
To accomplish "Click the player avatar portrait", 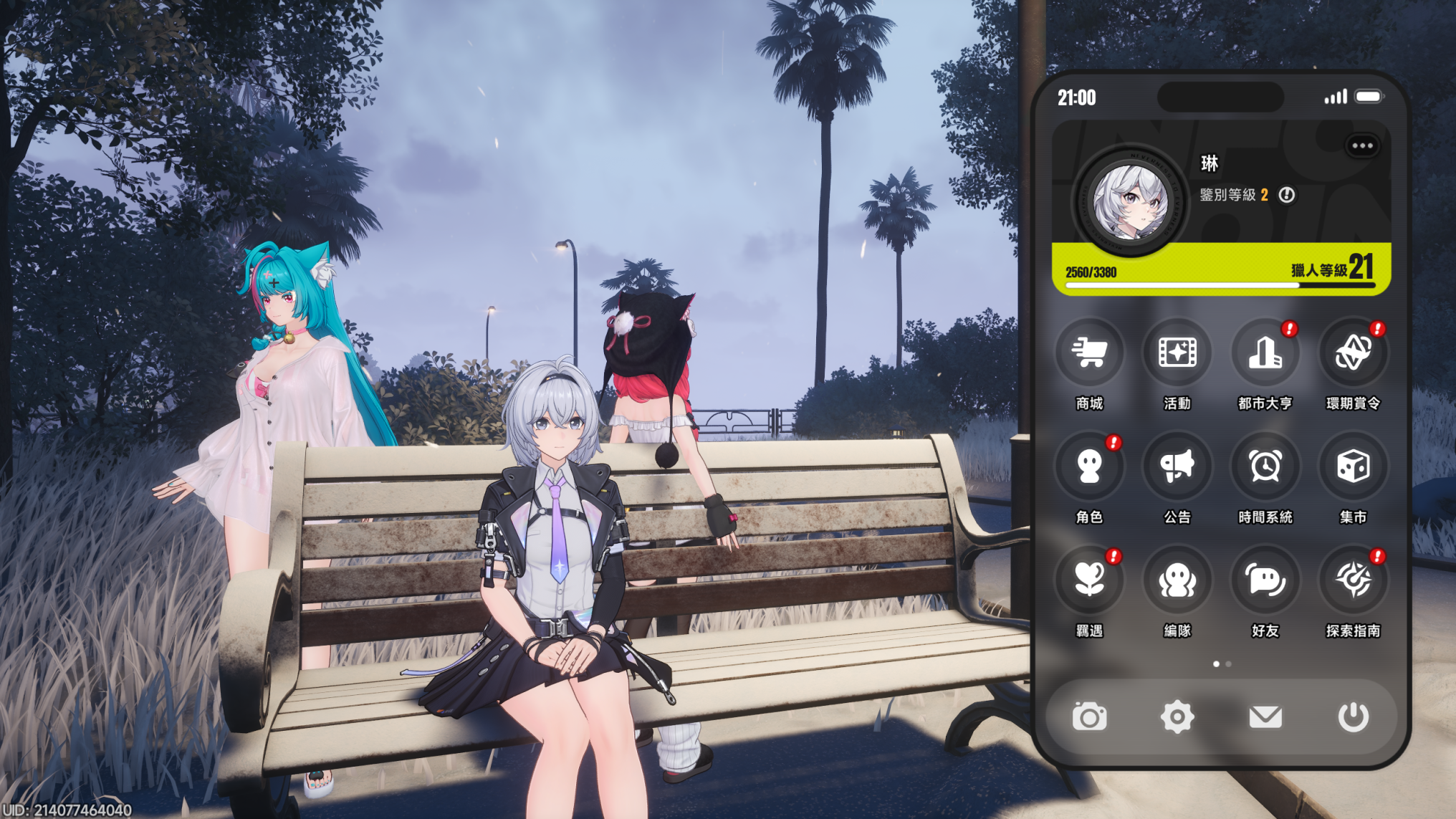I will (1130, 202).
